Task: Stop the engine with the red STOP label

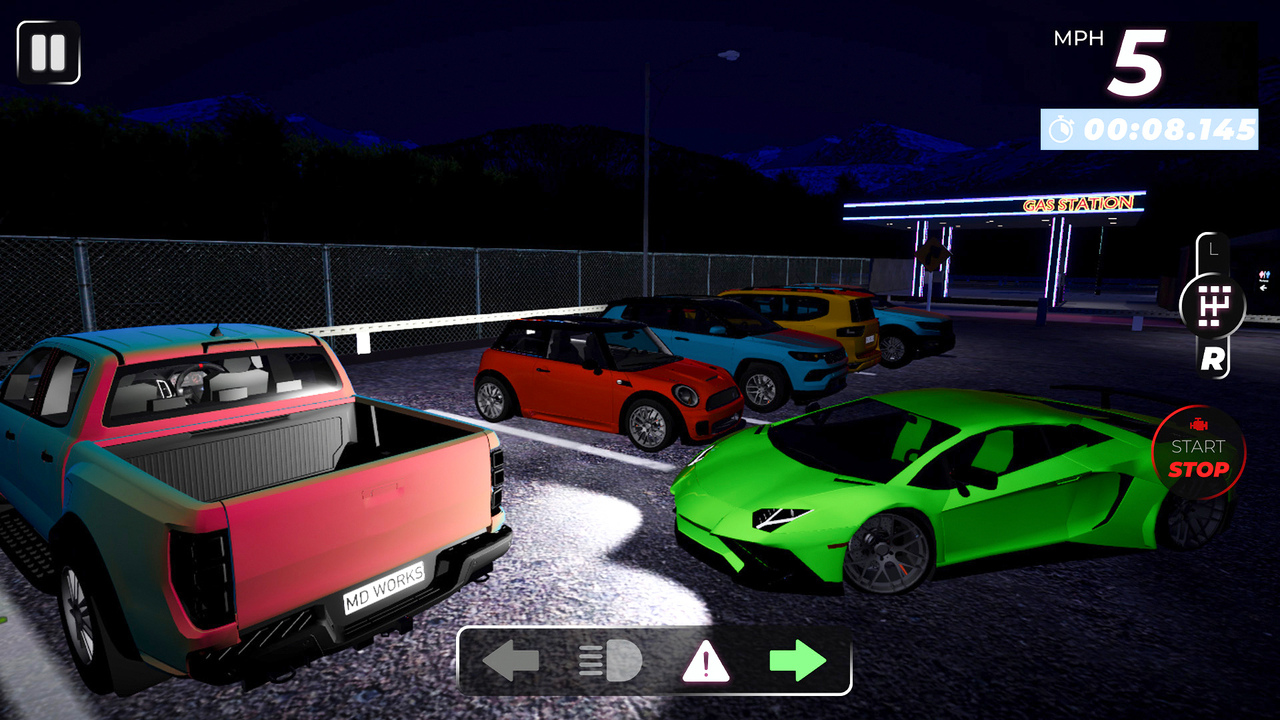Action: coord(1200,470)
